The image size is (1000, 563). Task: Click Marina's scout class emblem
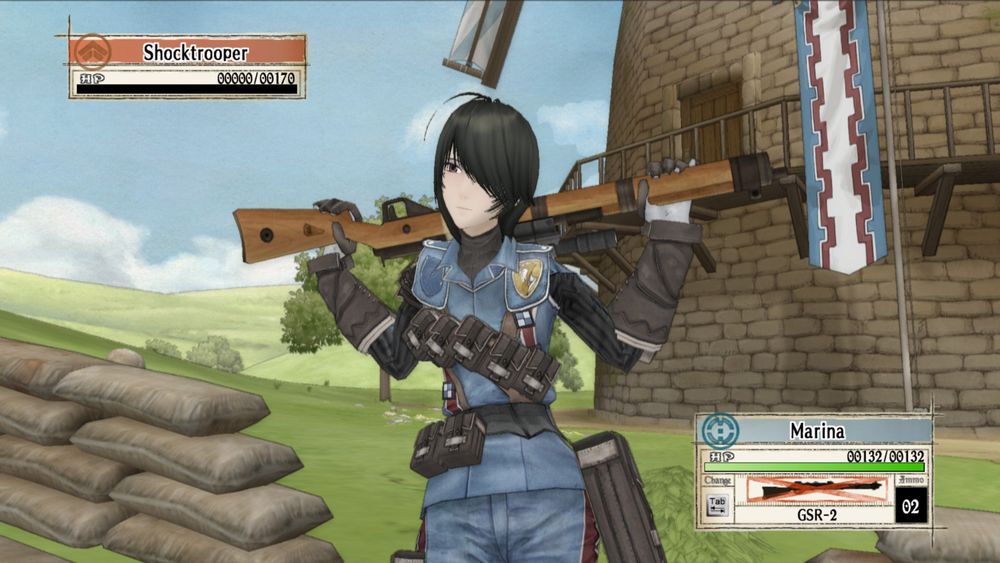(719, 431)
